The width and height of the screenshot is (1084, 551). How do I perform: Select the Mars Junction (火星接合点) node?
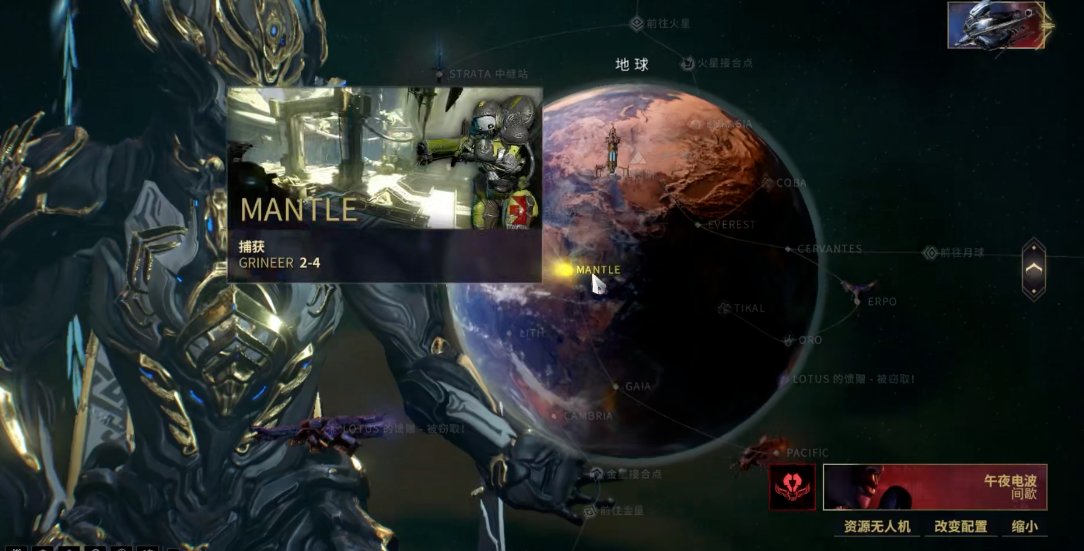tap(688, 63)
